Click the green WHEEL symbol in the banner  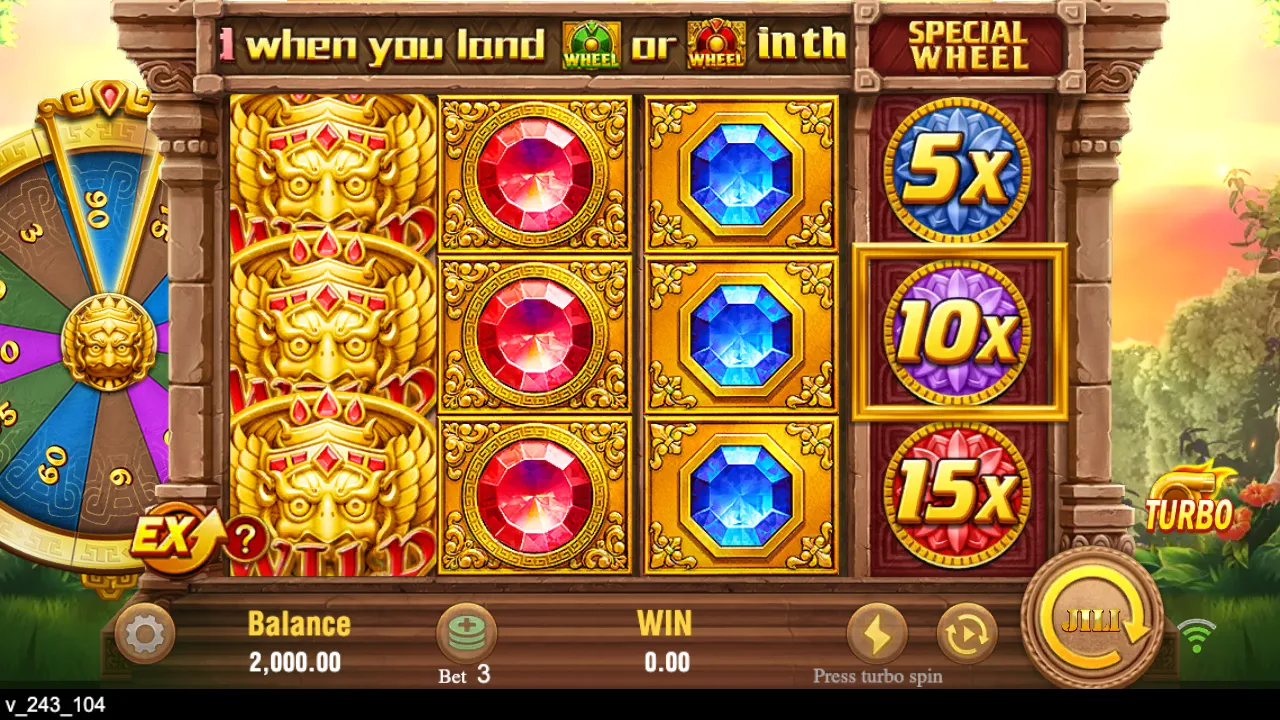coord(590,42)
